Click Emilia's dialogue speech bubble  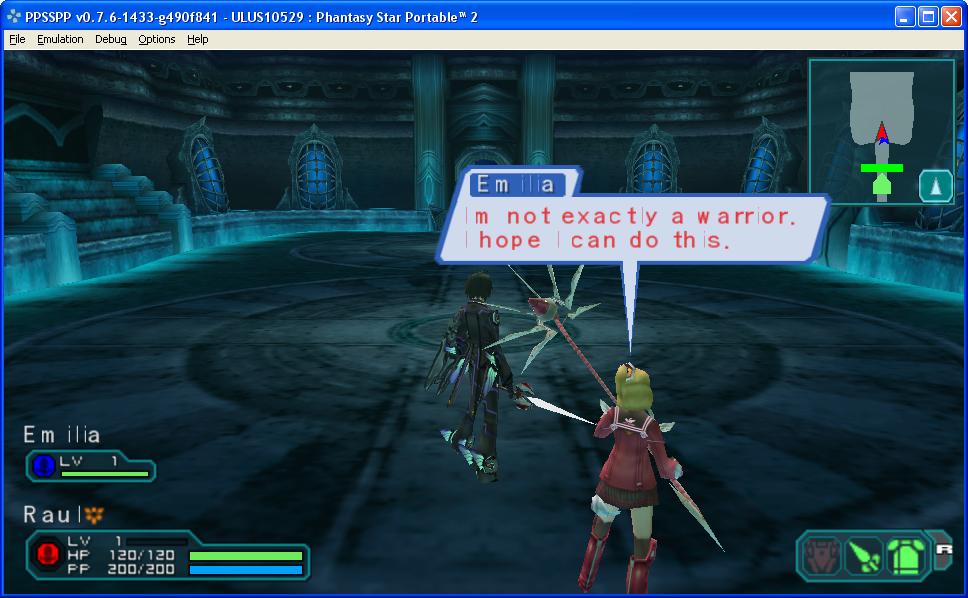[632, 228]
